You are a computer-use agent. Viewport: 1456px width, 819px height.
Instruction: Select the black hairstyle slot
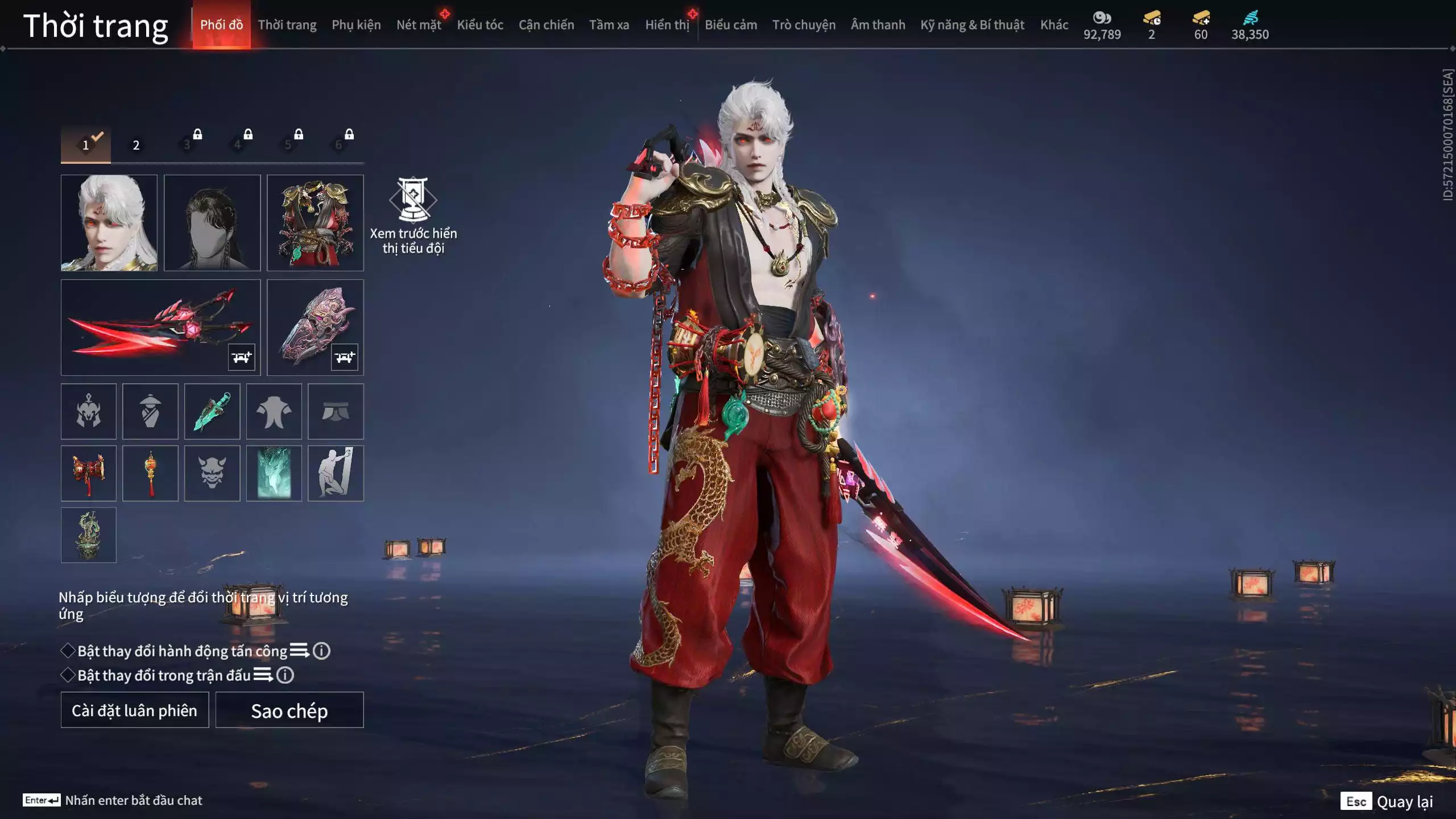[212, 222]
